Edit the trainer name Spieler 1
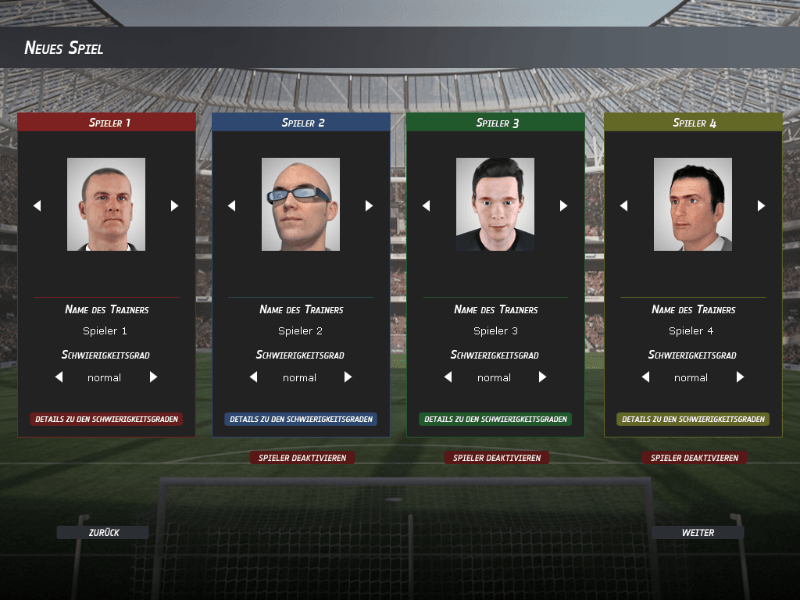 [x=105, y=331]
